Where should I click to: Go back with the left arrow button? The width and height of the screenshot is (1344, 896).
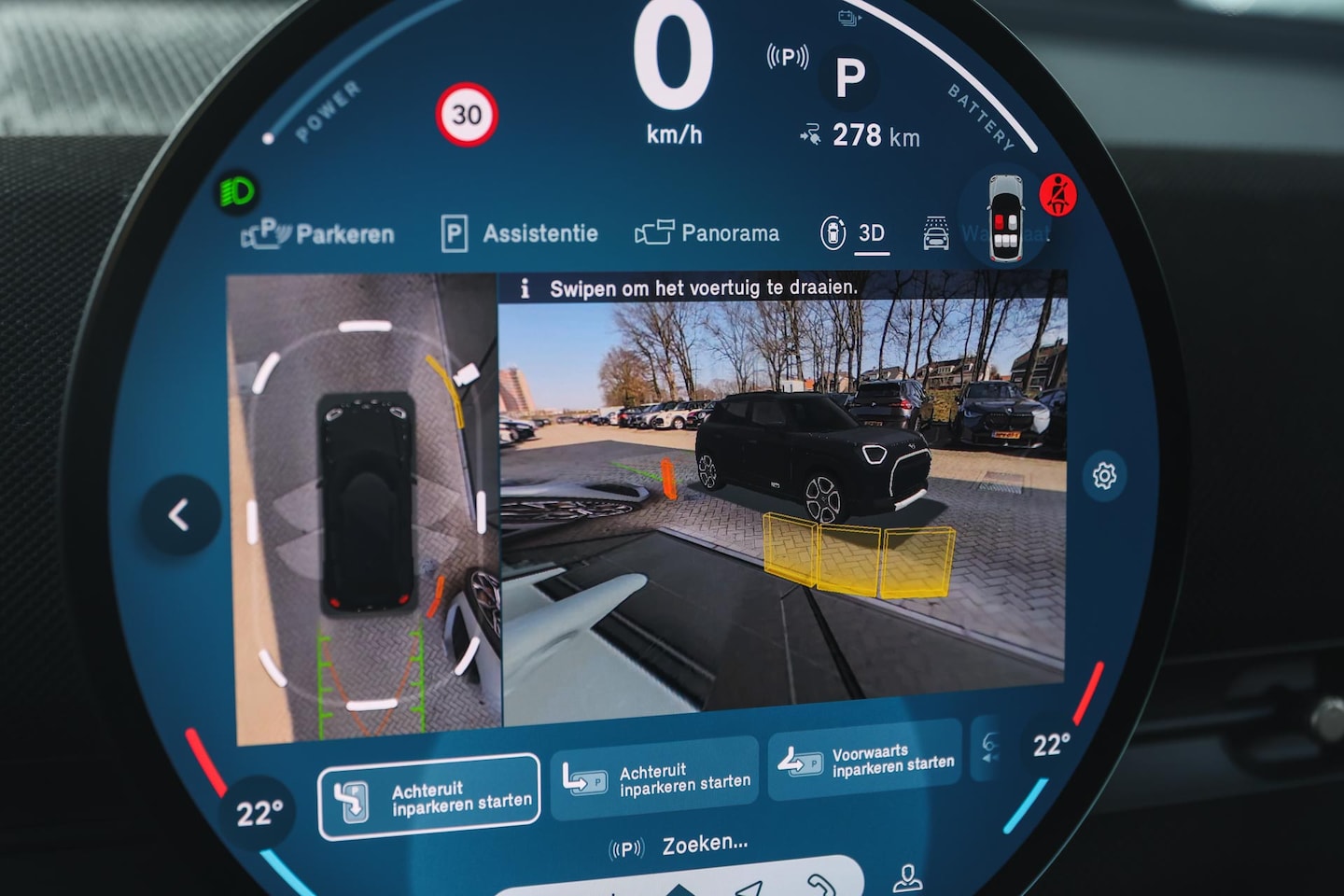pos(180,514)
